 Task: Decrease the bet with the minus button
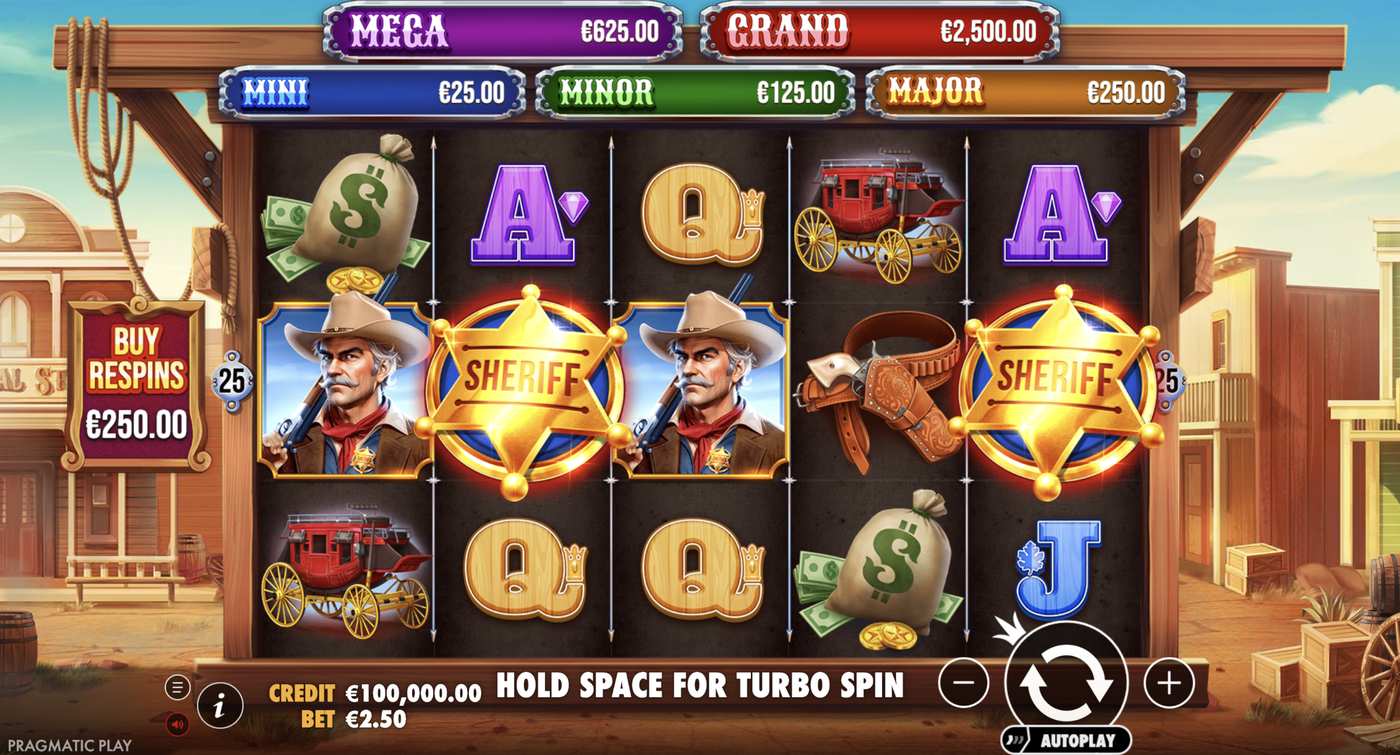click(x=964, y=684)
